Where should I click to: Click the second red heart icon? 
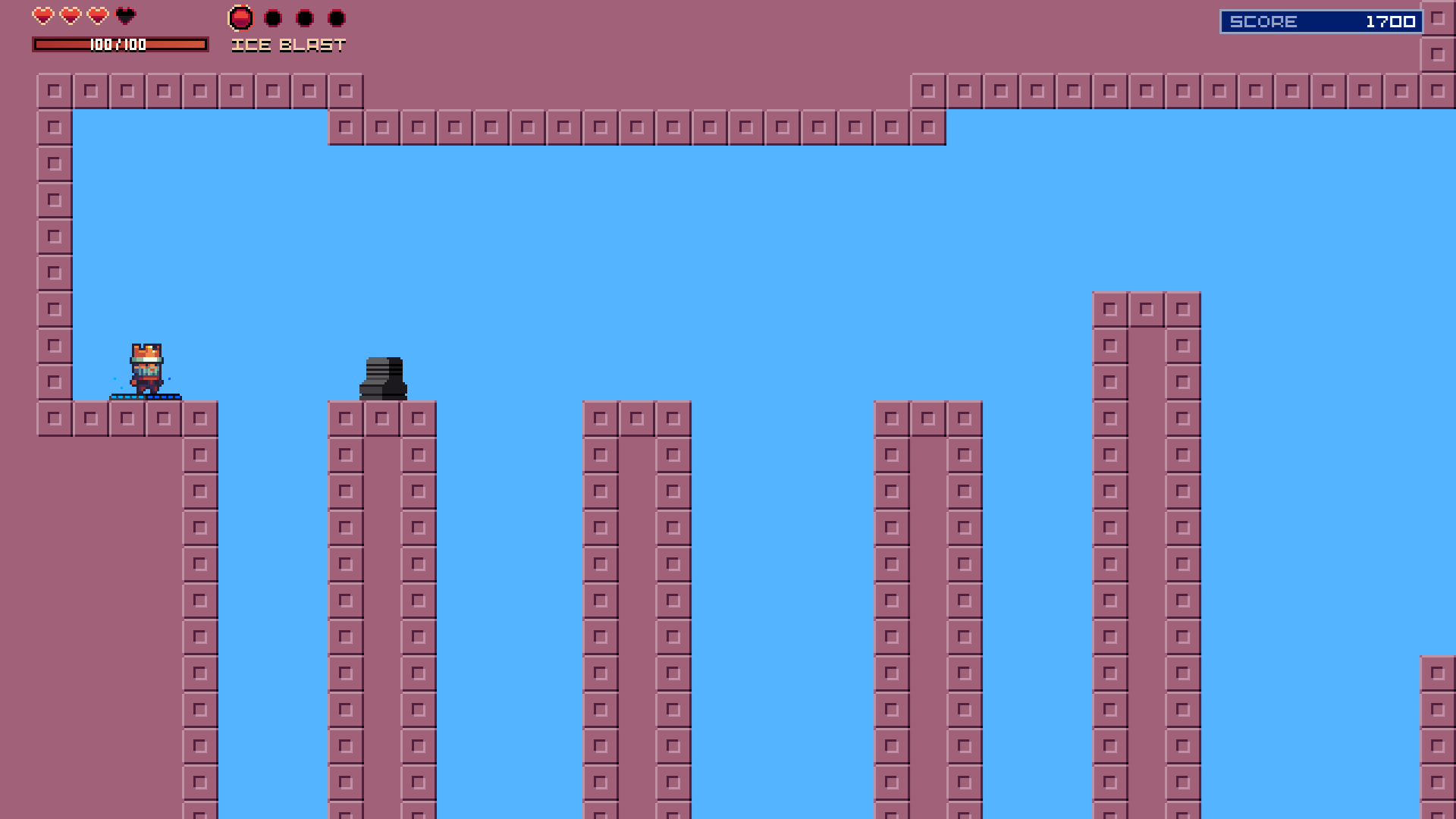pyautogui.click(x=69, y=15)
